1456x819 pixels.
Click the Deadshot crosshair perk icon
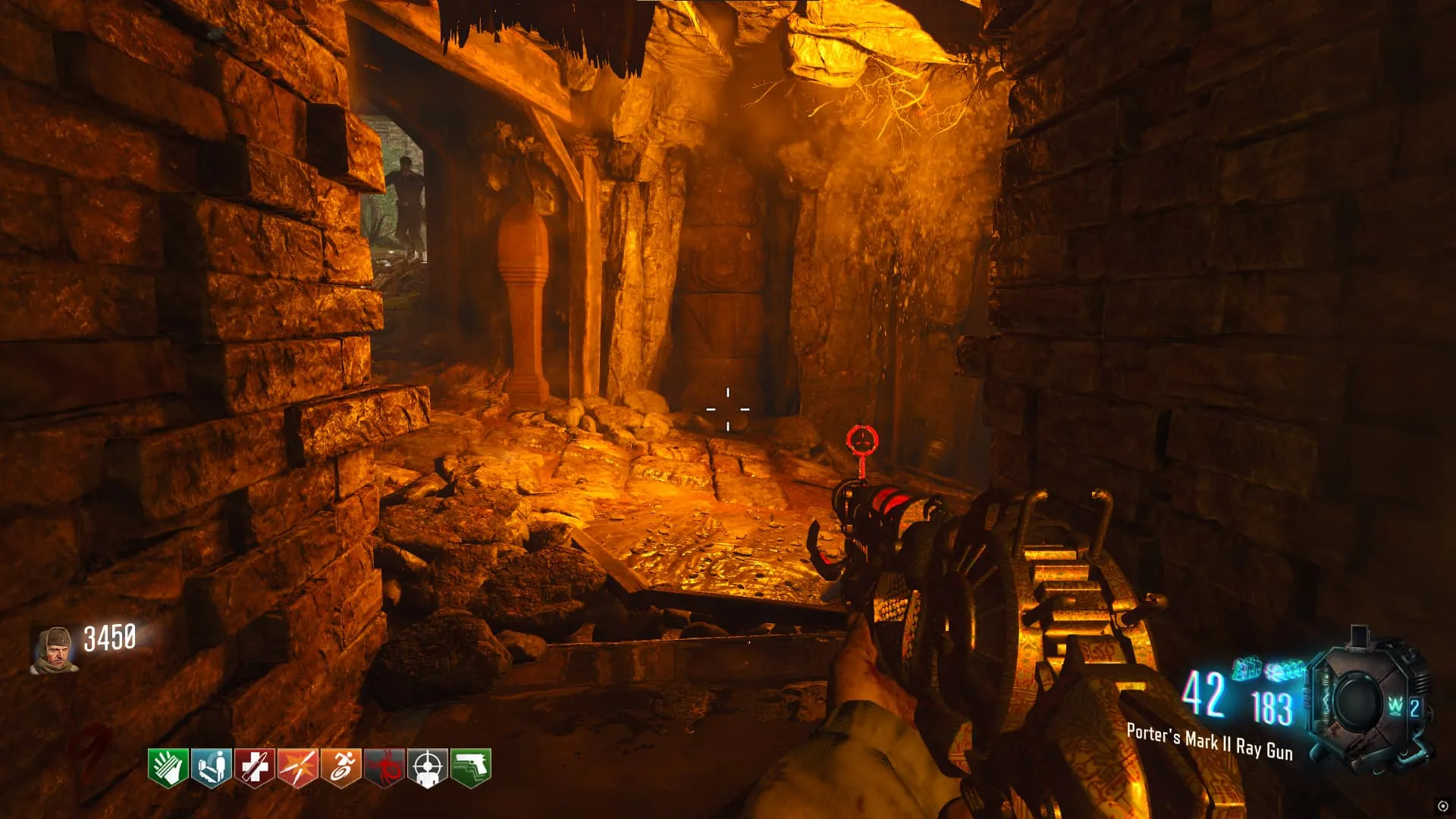(x=427, y=767)
